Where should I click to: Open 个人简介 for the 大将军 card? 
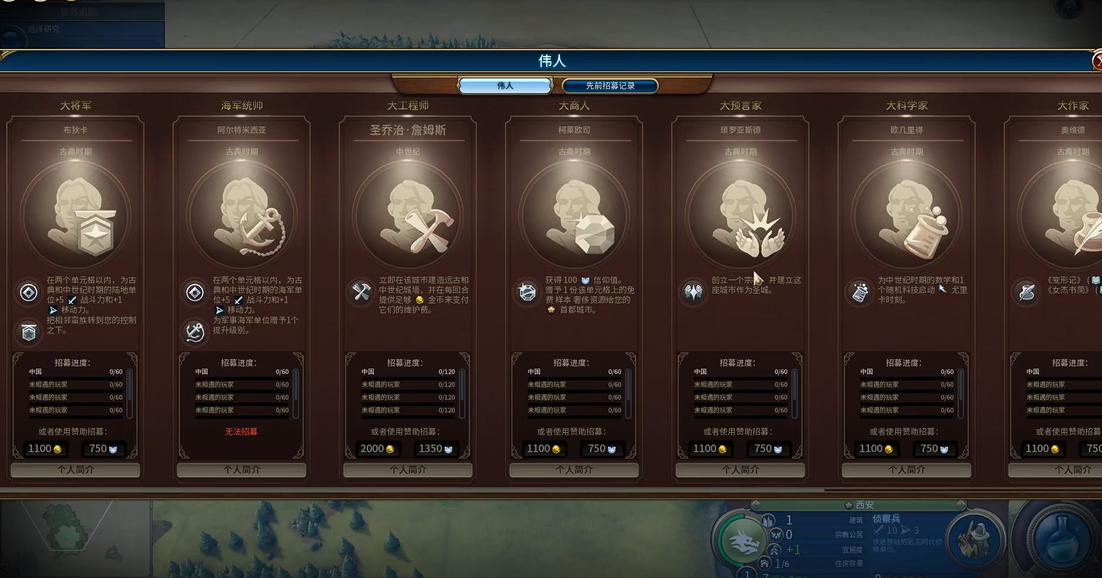tap(75, 469)
